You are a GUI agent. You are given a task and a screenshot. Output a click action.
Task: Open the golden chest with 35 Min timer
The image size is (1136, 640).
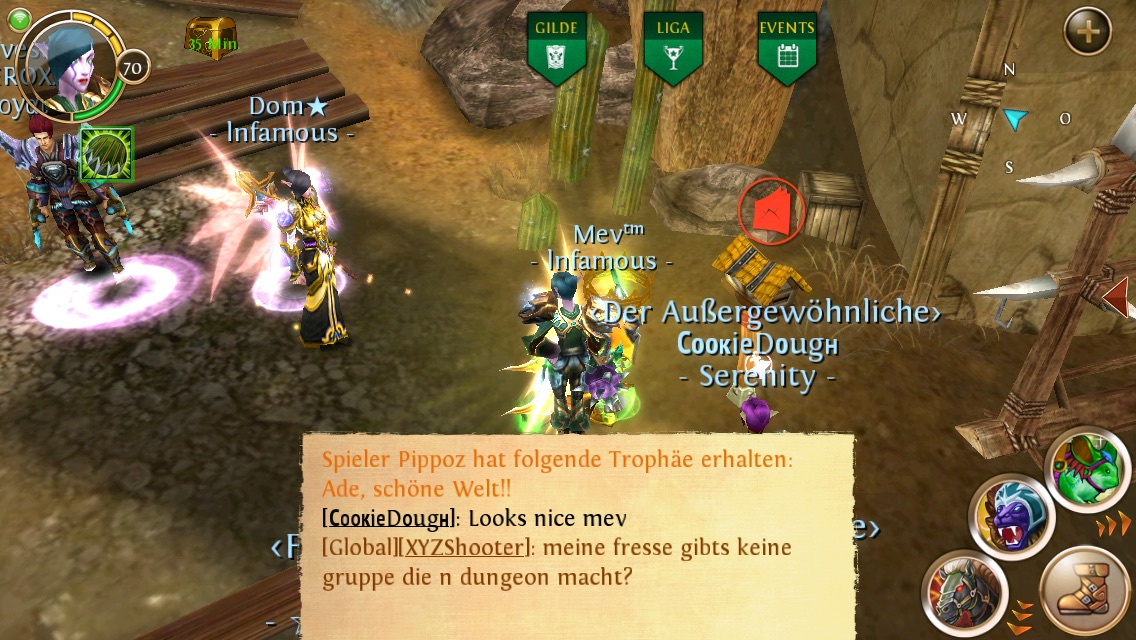(x=211, y=37)
